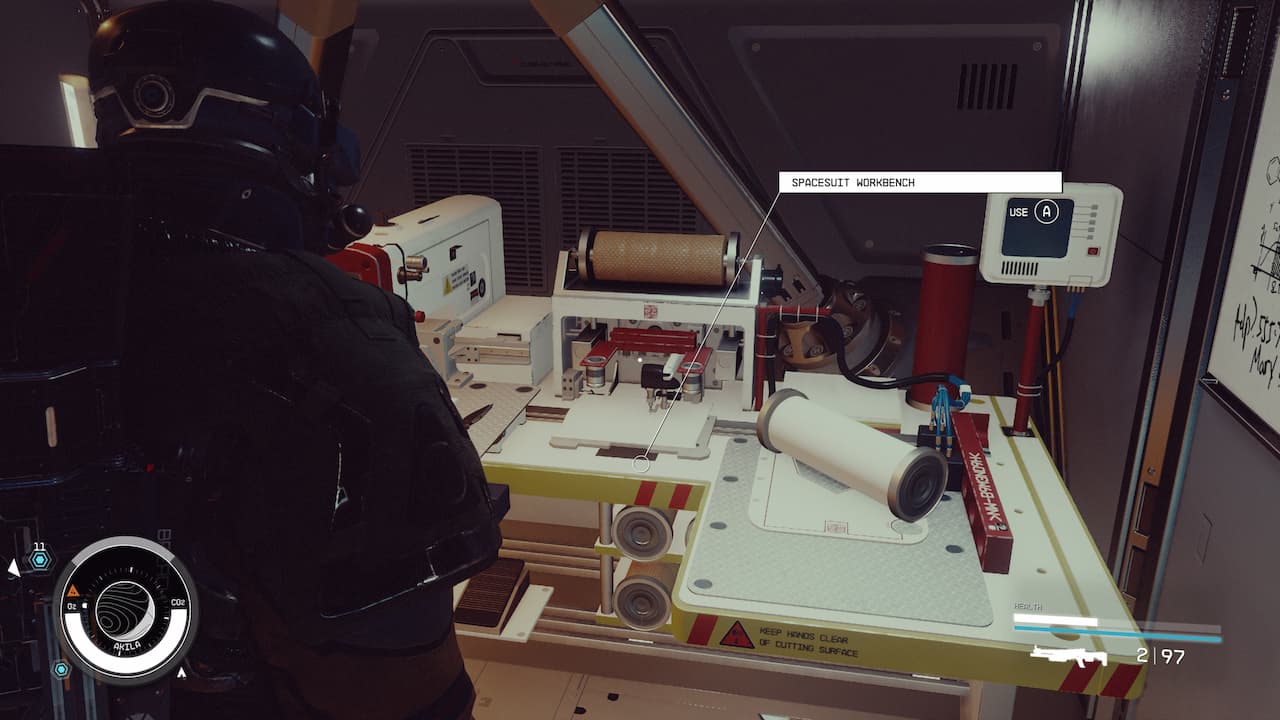Select the white quest arrow left of the compass

point(14,567)
